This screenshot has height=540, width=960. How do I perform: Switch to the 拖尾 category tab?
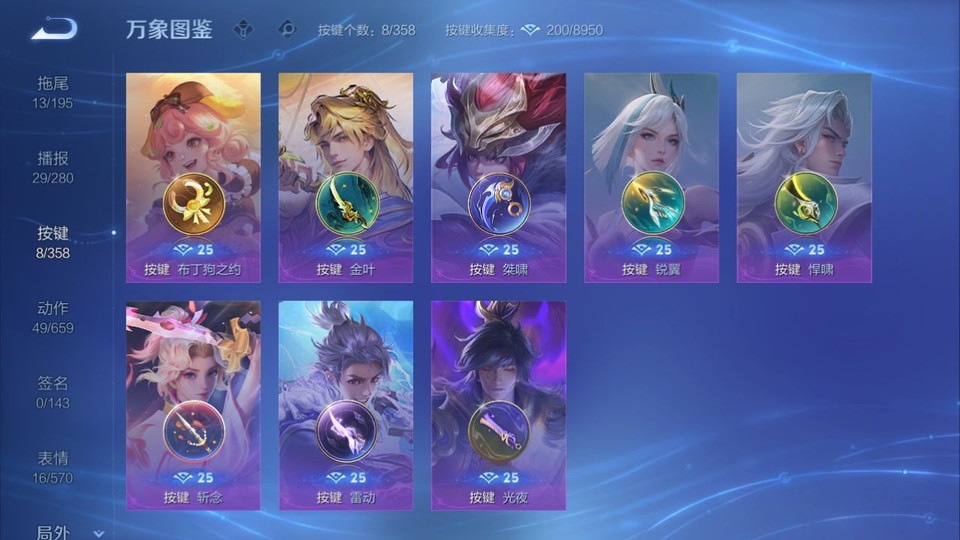coord(54,91)
